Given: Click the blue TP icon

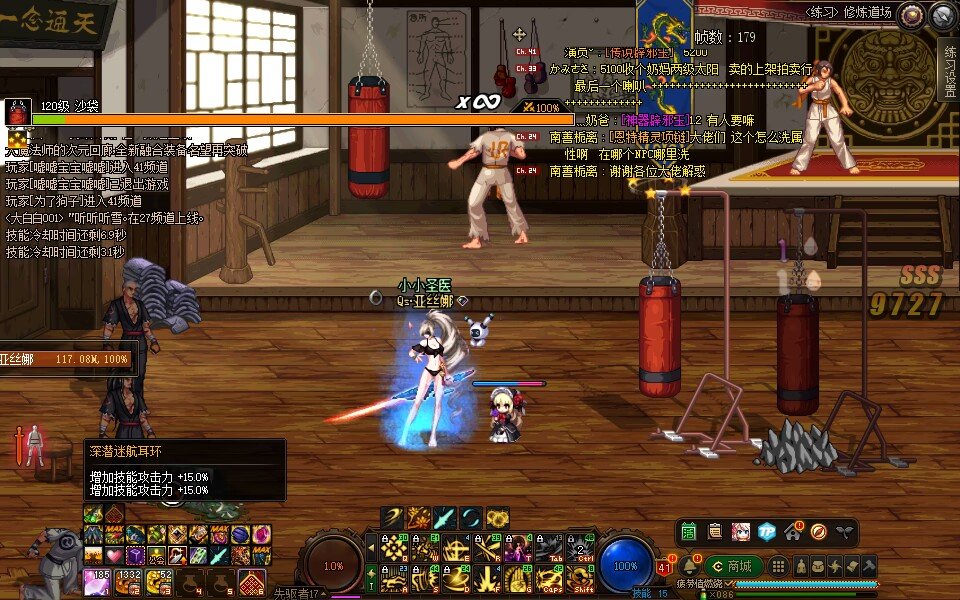Looking at the screenshot, I should tap(767, 531).
